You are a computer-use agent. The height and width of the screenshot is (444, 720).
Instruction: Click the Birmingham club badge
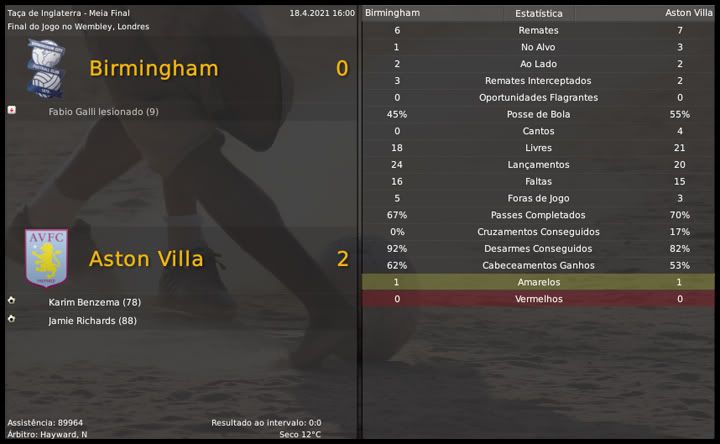46,69
